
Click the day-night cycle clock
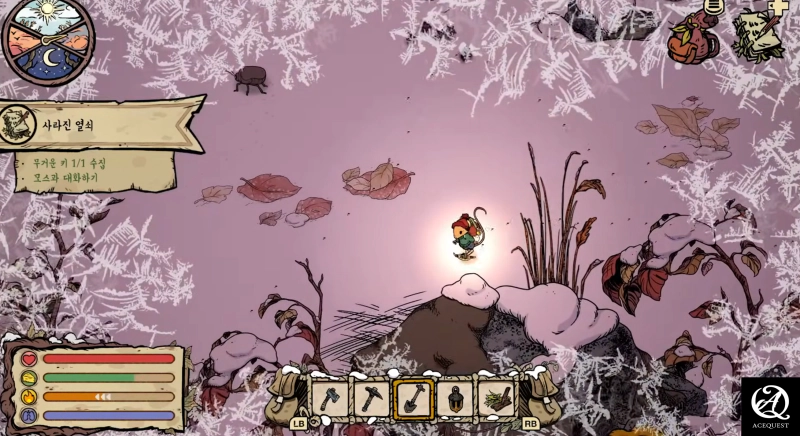pos(49,41)
